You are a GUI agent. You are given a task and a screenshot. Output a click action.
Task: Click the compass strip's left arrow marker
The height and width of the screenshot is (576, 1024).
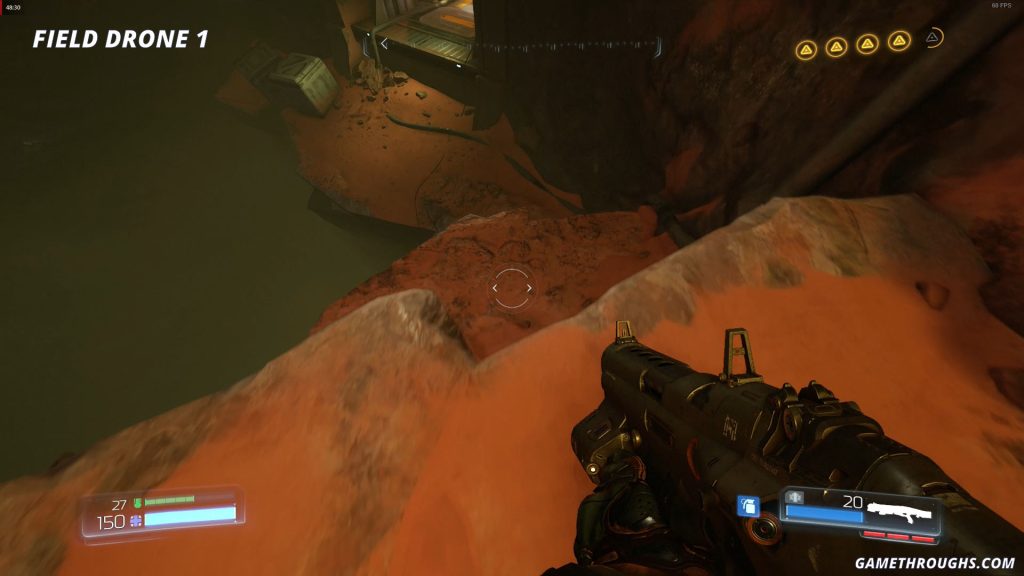pyautogui.click(x=384, y=44)
